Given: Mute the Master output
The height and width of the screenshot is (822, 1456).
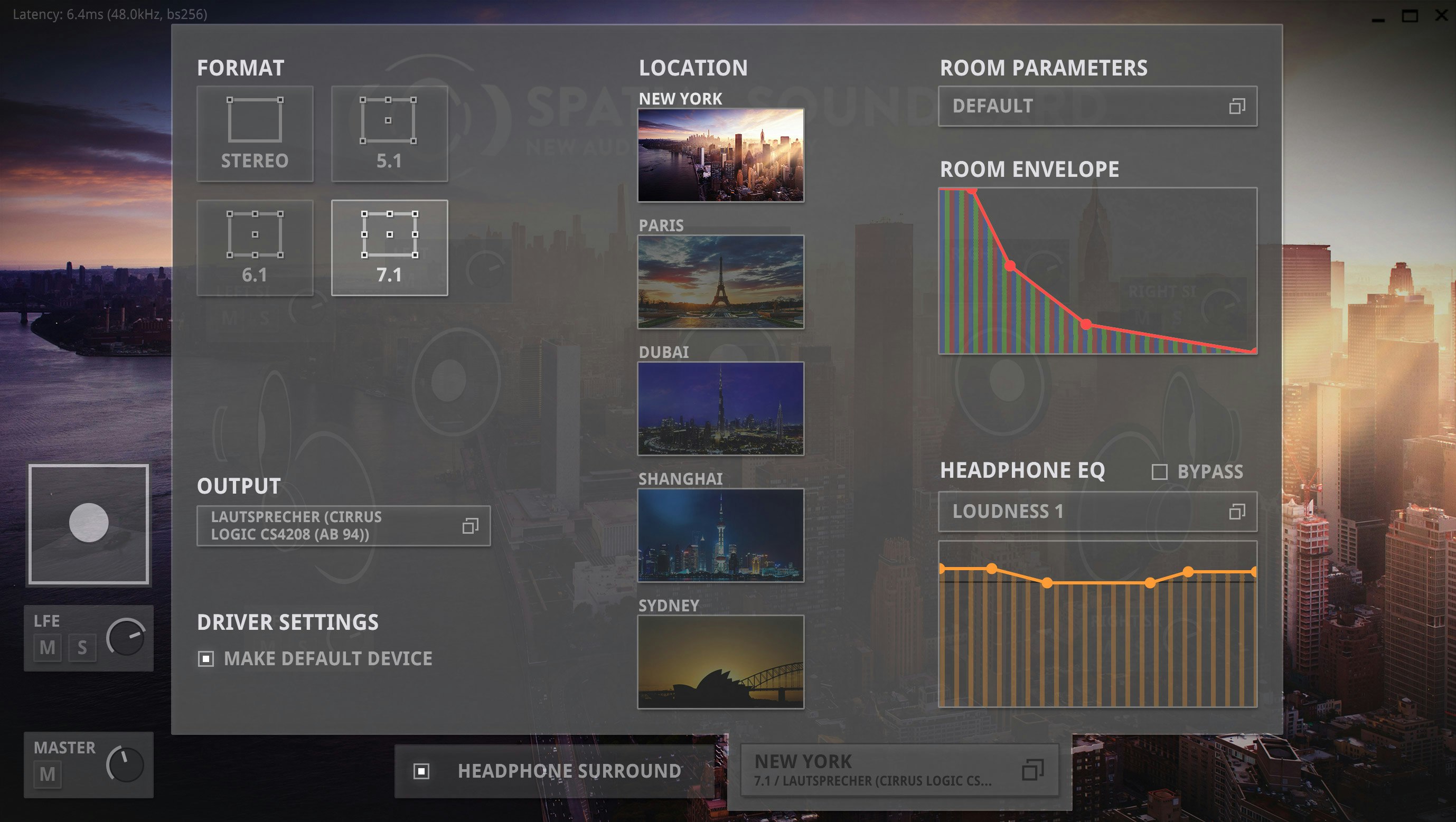Looking at the screenshot, I should coord(48,775).
